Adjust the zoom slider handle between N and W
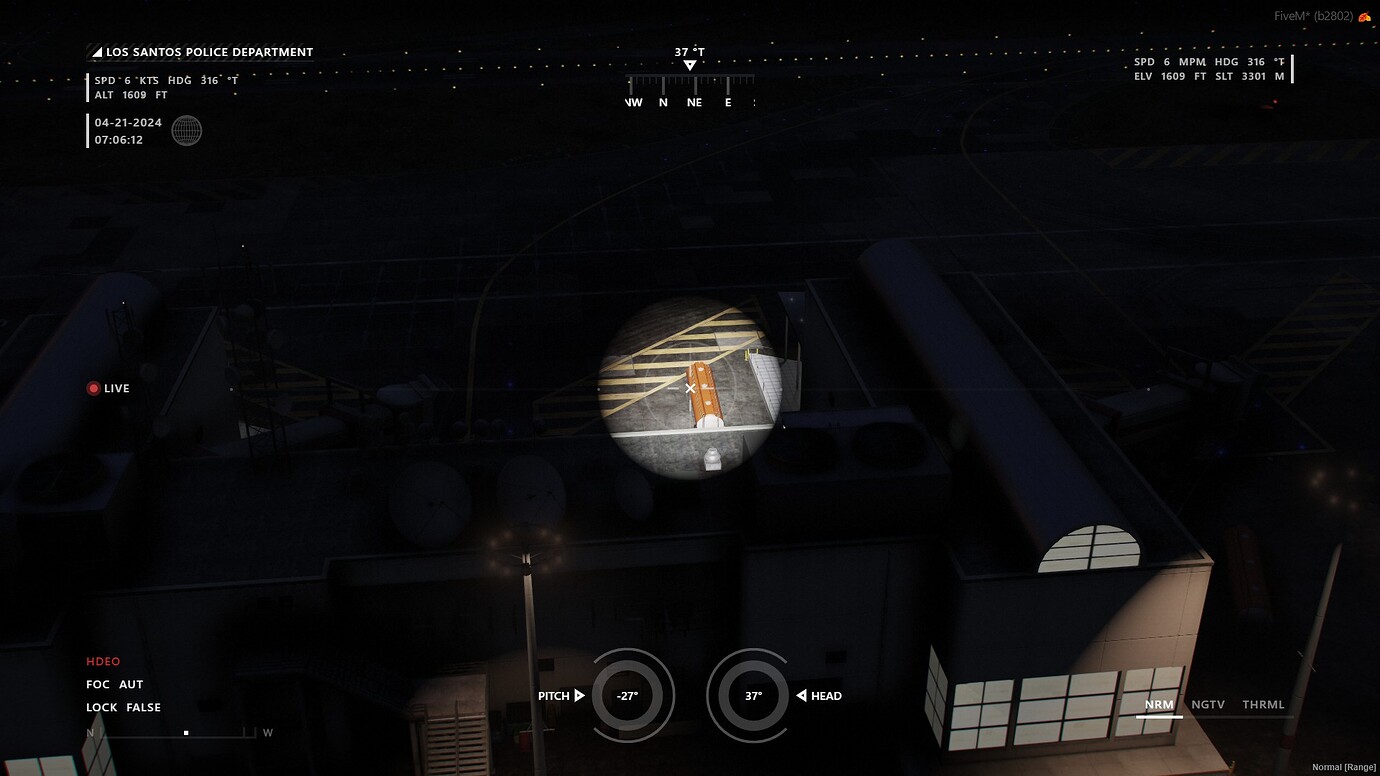Viewport: 1380px width, 776px height. tap(186, 732)
